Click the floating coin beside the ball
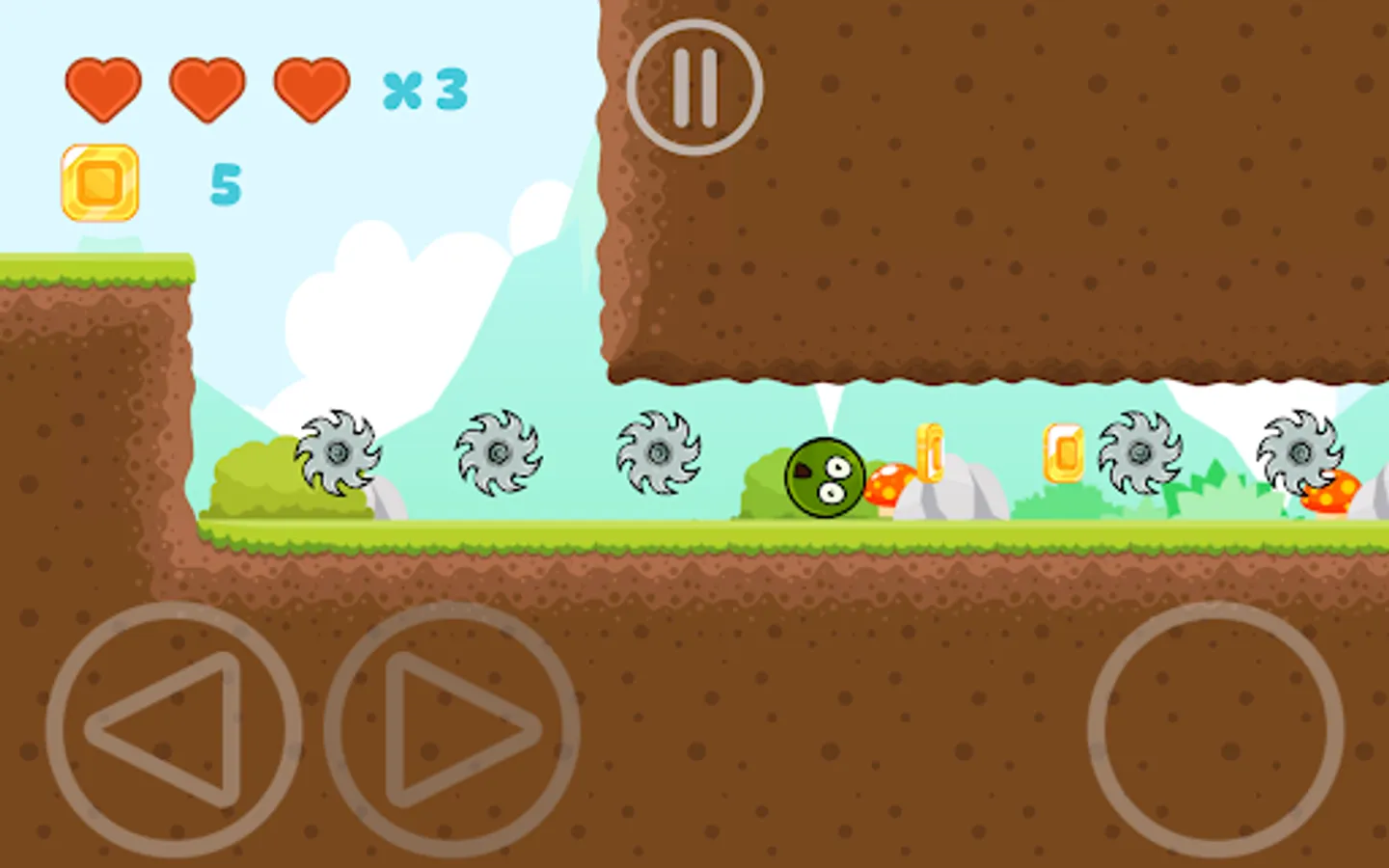Screen dimensions: 1389x868 932,451
